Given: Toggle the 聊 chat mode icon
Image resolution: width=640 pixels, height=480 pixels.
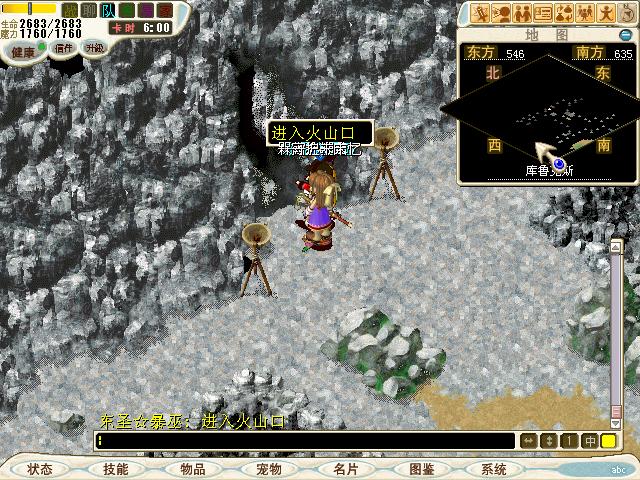Looking at the screenshot, I should pyautogui.click(x=89, y=10).
